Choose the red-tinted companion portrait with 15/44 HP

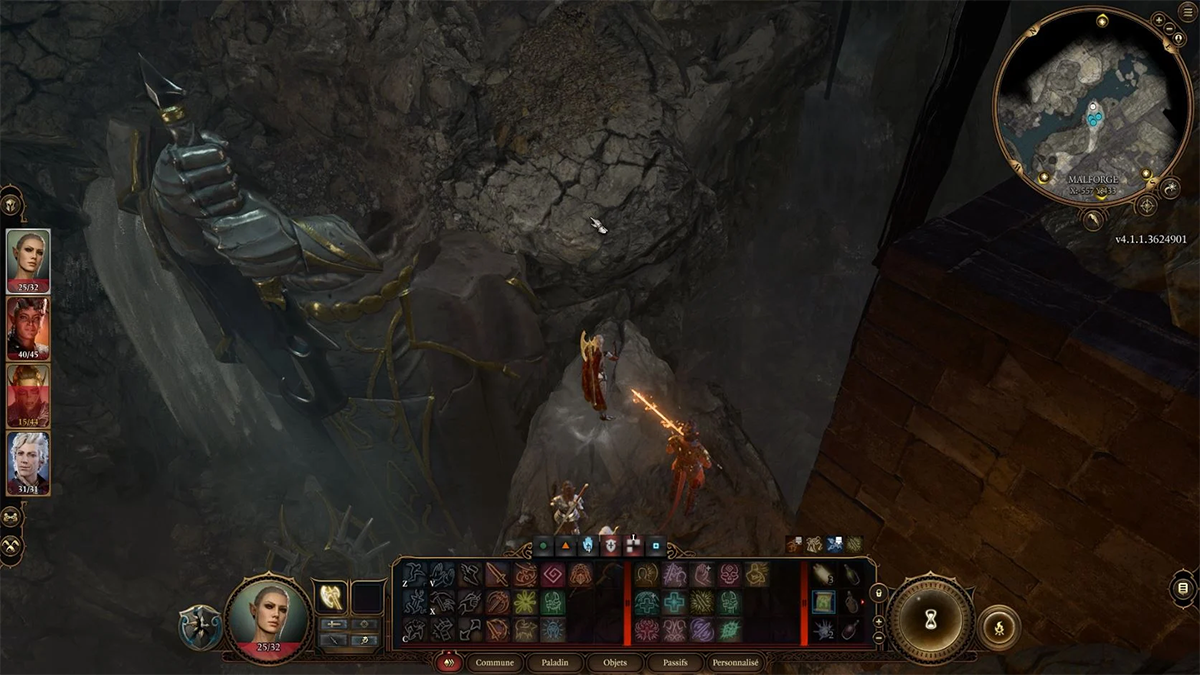click(28, 393)
